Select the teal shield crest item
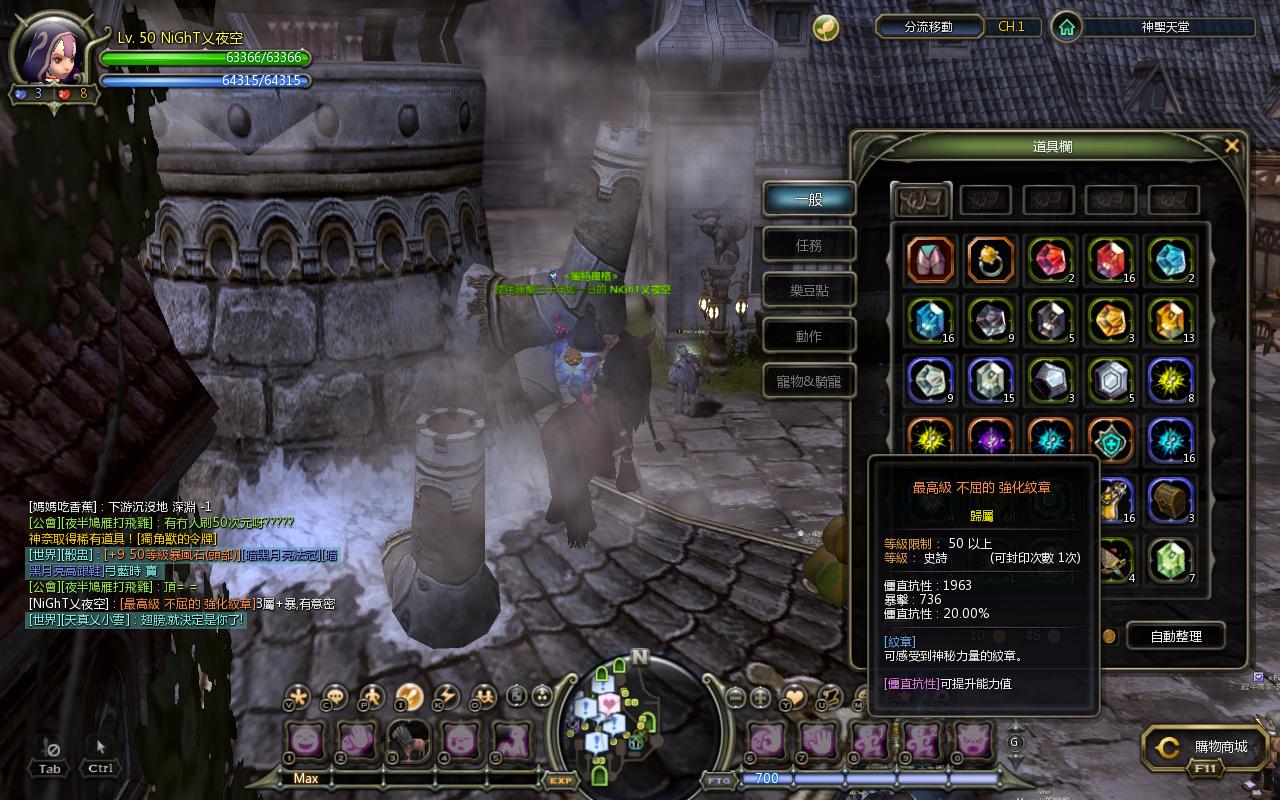 (x=1110, y=440)
